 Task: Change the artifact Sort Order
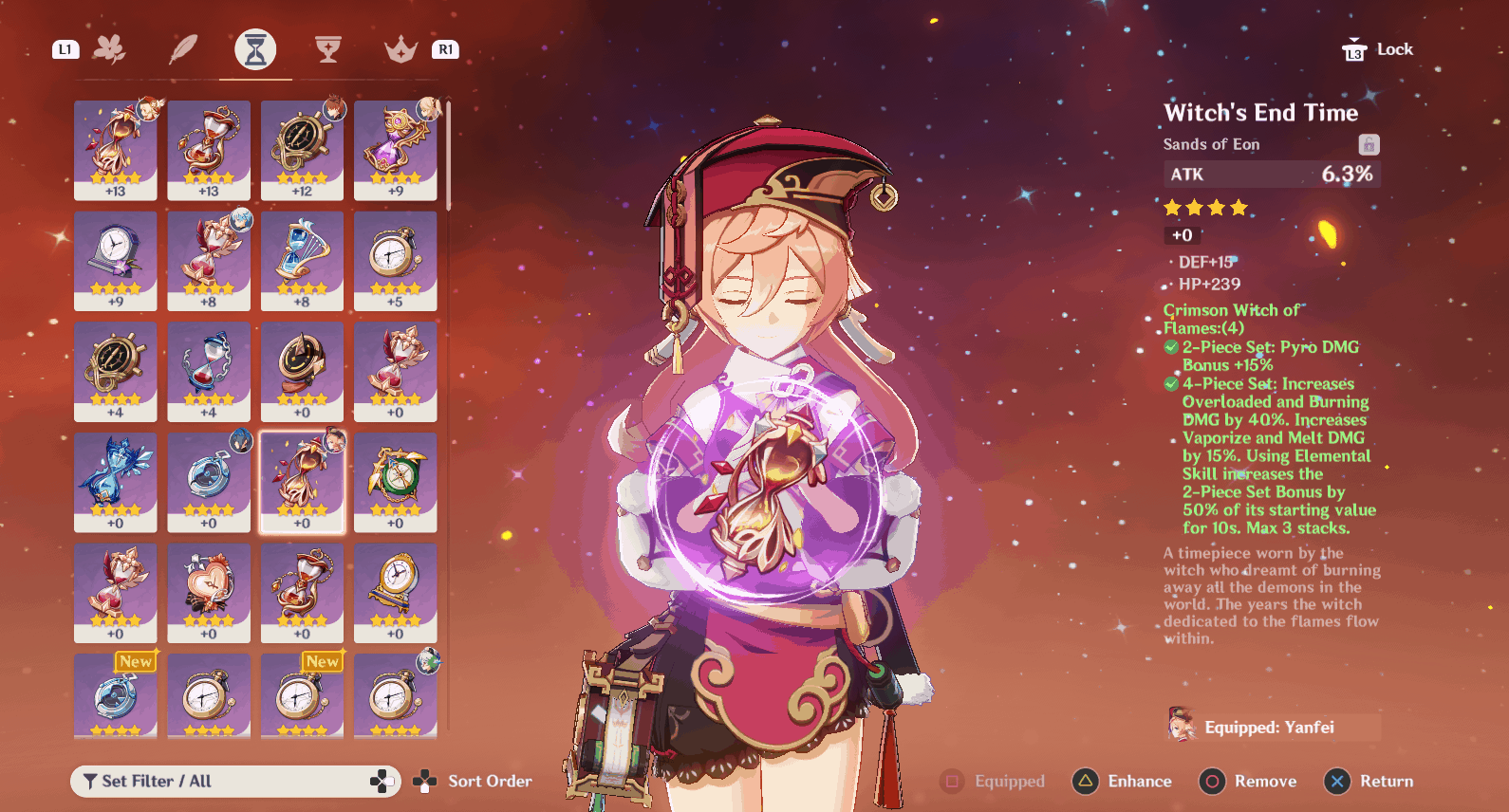click(x=473, y=782)
